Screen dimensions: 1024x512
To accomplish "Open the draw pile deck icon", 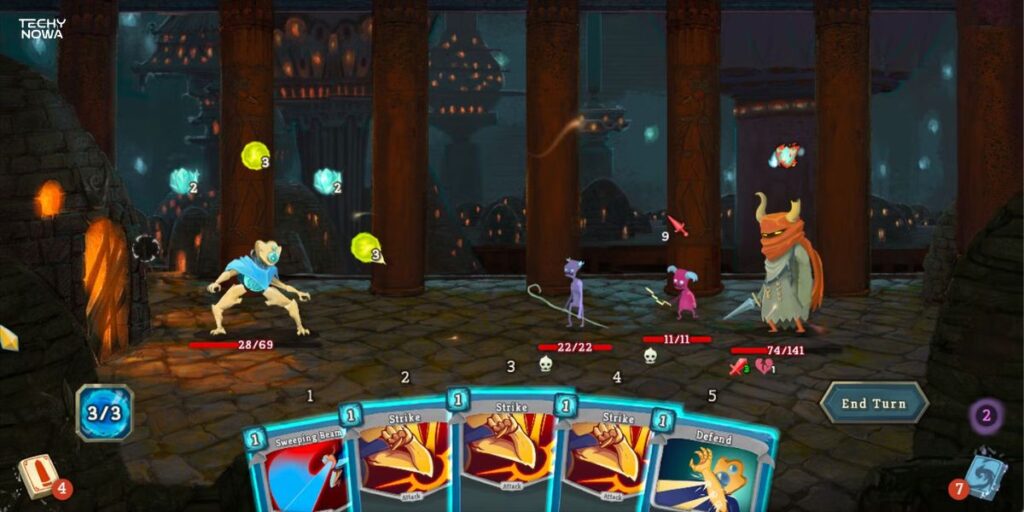I will (39, 477).
